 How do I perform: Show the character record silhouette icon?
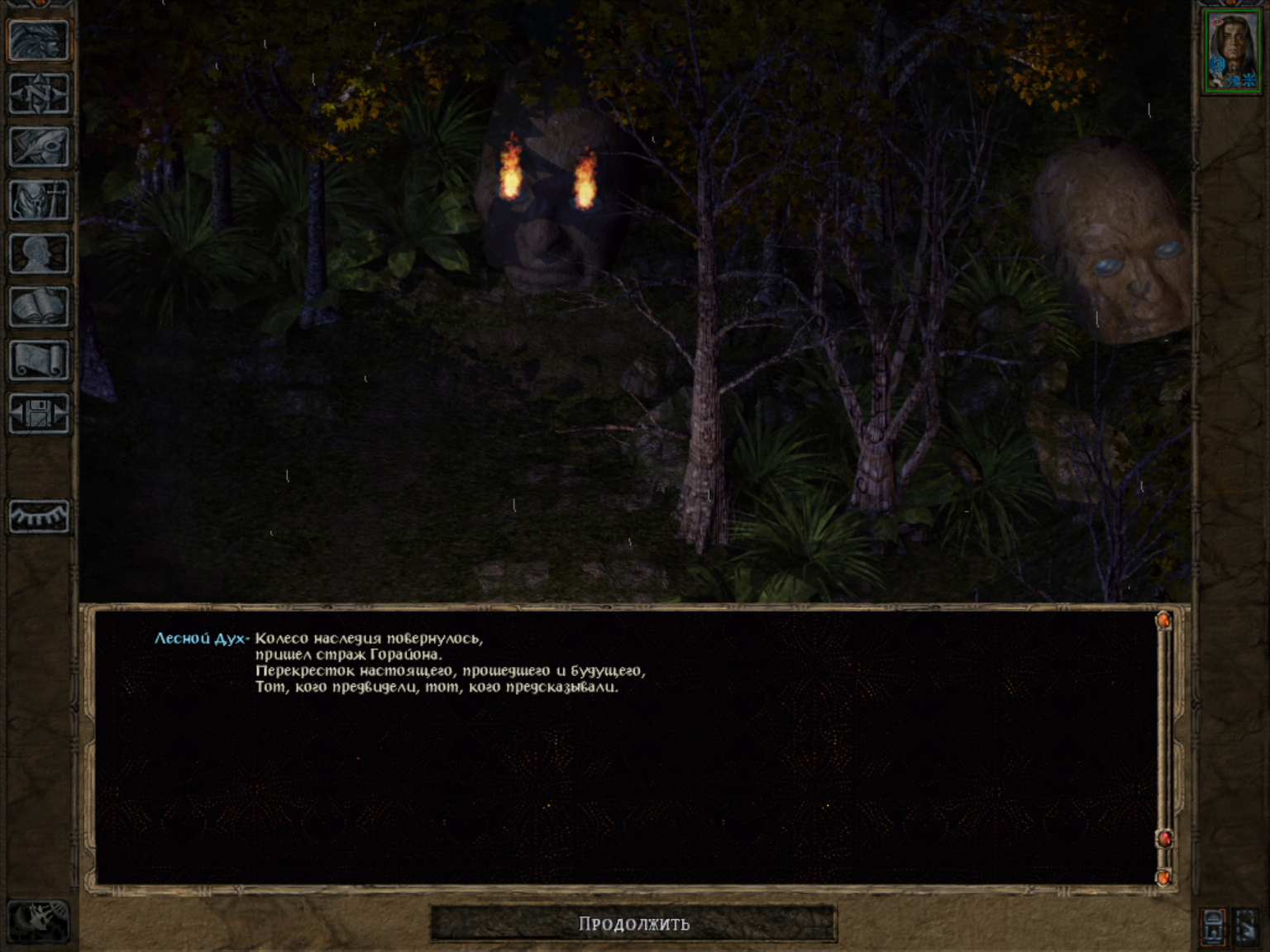click(x=38, y=254)
